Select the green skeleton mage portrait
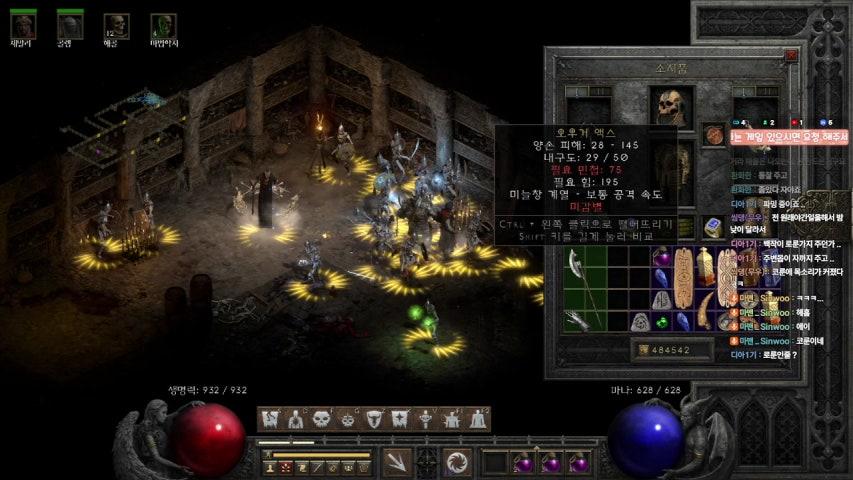Image resolution: width=853 pixels, height=480 pixels. coord(163,25)
